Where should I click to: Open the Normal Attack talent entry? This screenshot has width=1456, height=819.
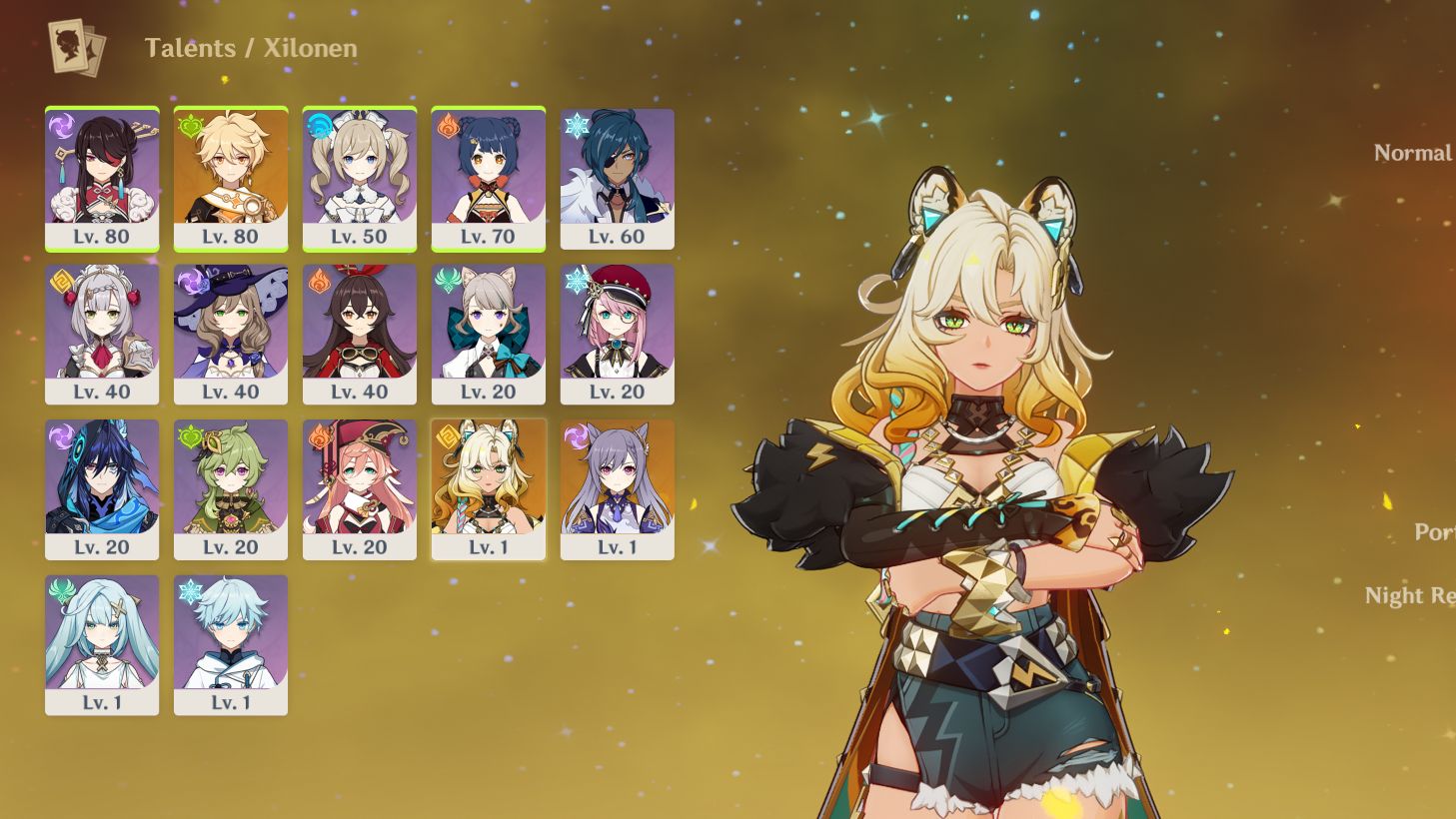tap(1411, 152)
